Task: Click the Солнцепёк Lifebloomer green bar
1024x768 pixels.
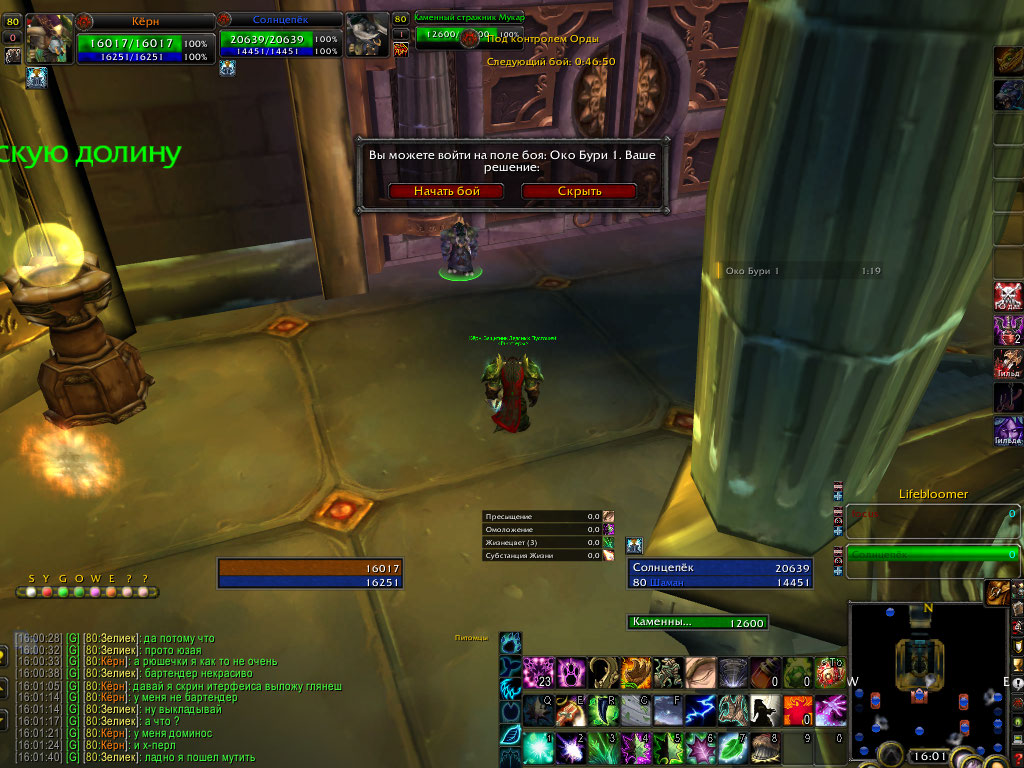Action: pos(932,553)
